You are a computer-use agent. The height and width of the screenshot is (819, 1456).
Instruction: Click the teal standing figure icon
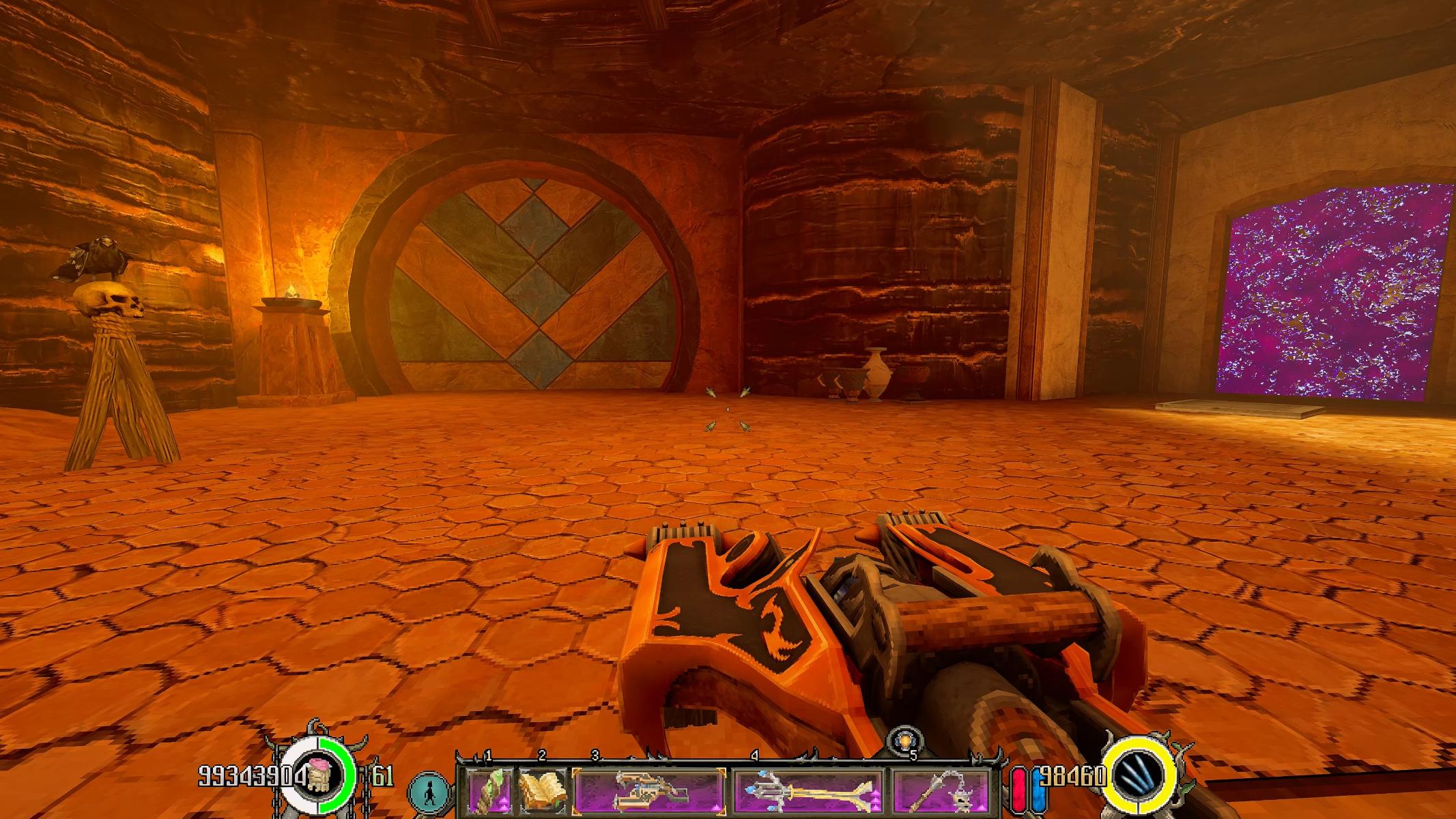(430, 792)
